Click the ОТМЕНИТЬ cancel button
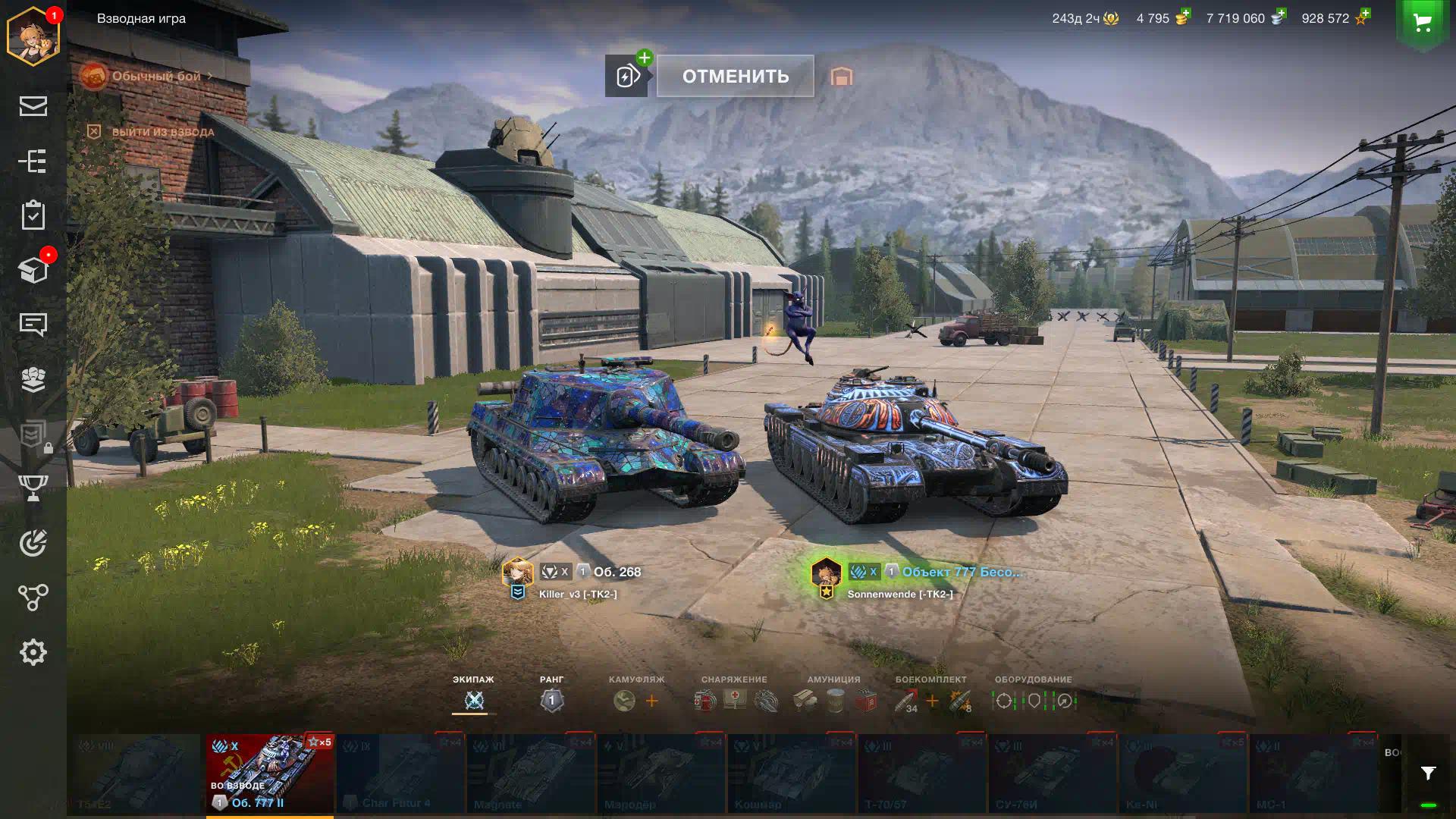The width and height of the screenshot is (1456, 819). tap(735, 76)
